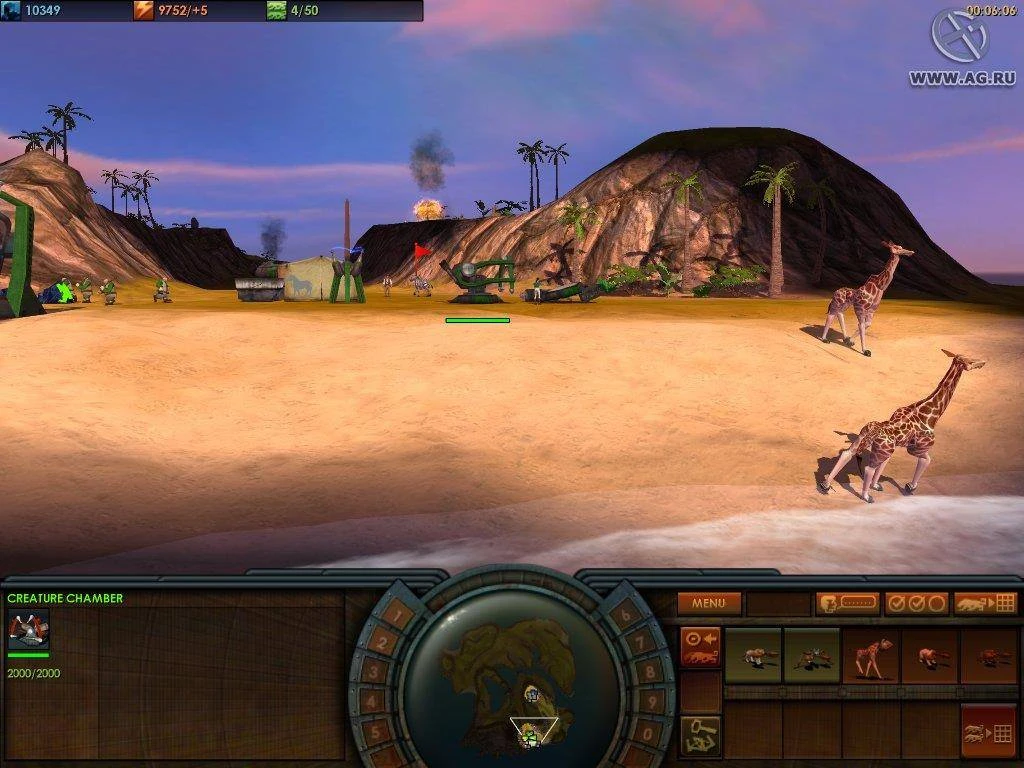Open the MENU button
Image resolution: width=1024 pixels, height=768 pixels.
pyautogui.click(x=709, y=603)
